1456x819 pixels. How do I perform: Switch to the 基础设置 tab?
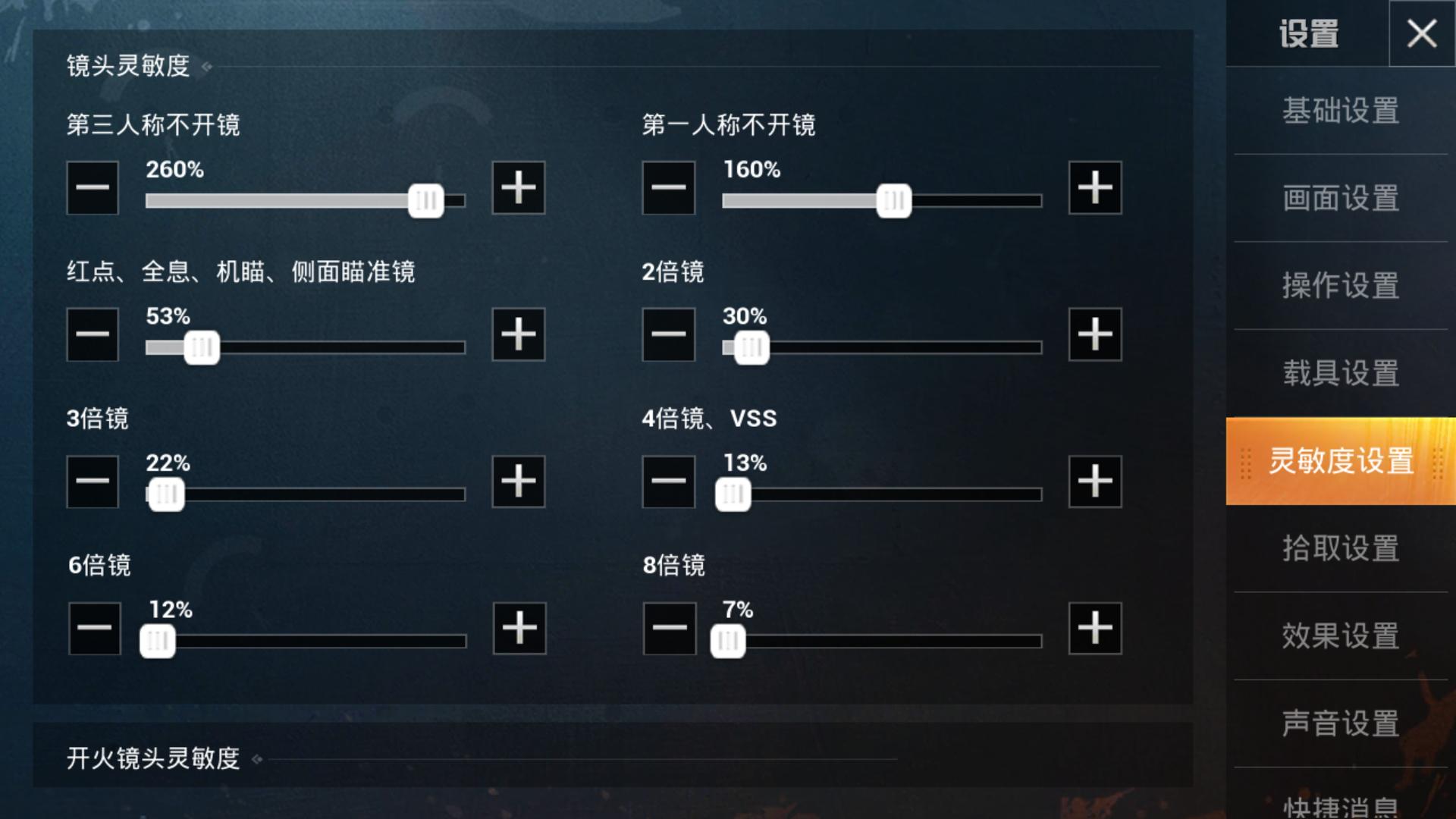tap(1339, 111)
